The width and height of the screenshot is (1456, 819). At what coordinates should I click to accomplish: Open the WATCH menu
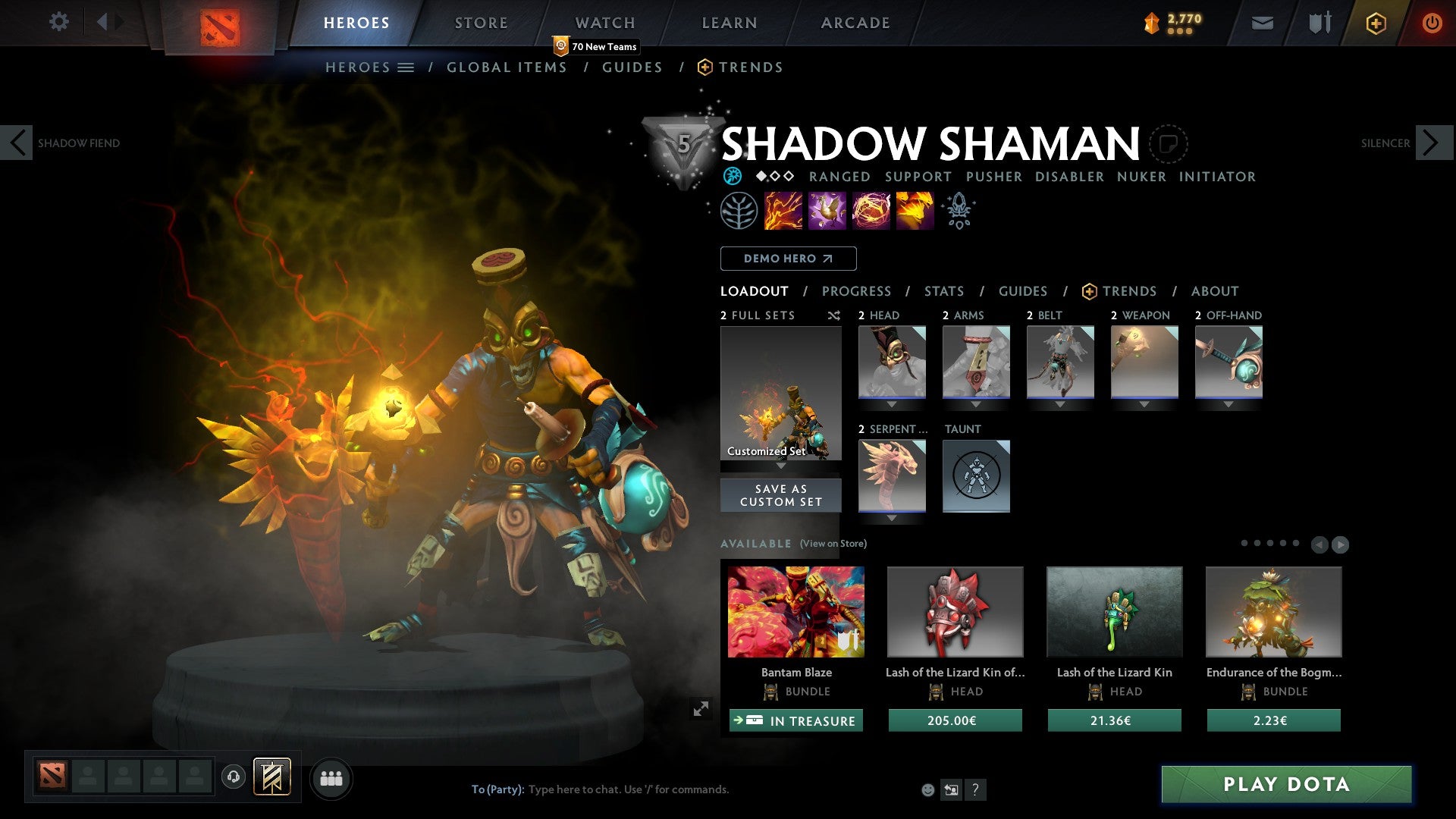click(604, 22)
